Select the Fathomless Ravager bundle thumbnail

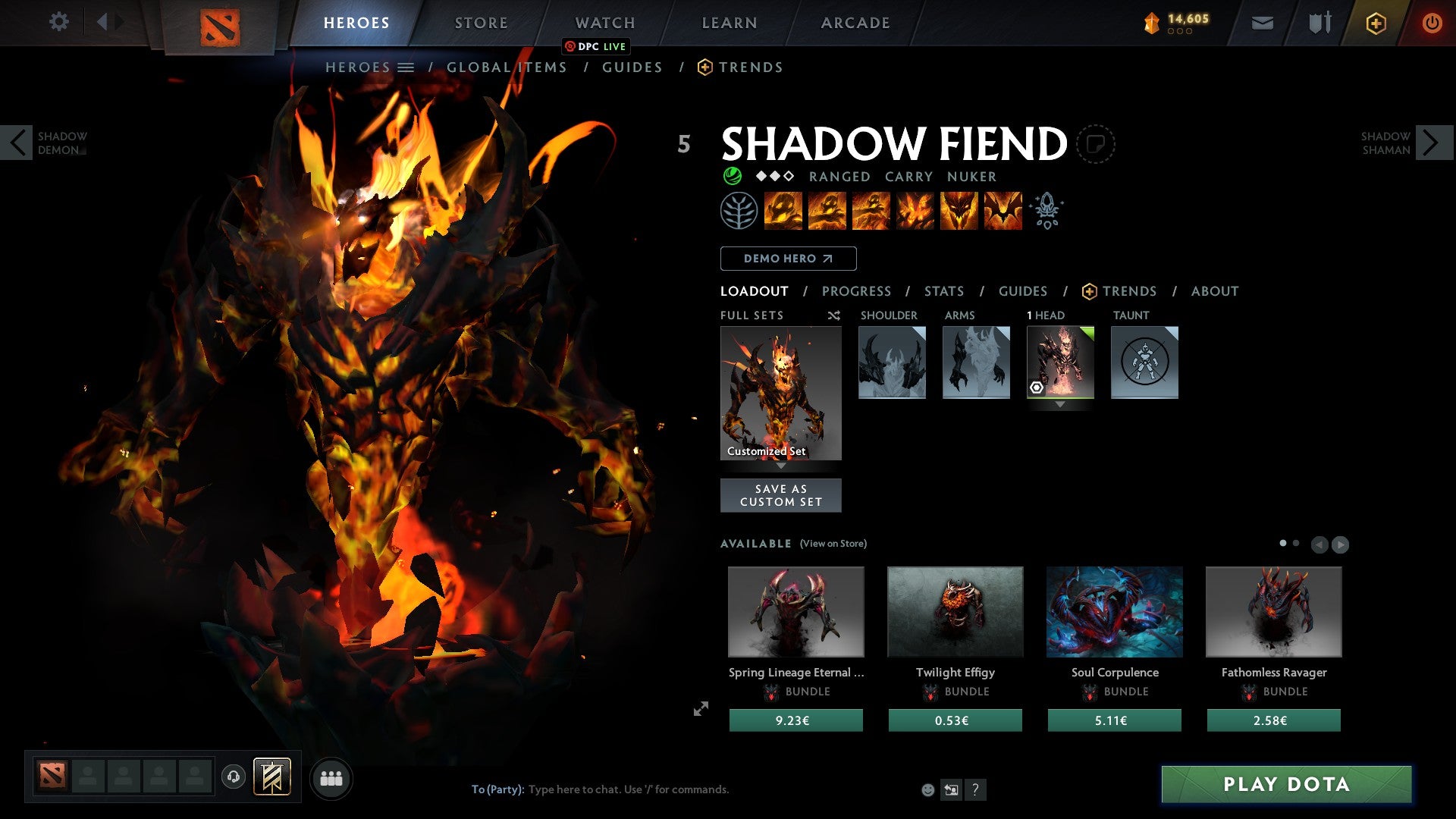pos(1272,612)
